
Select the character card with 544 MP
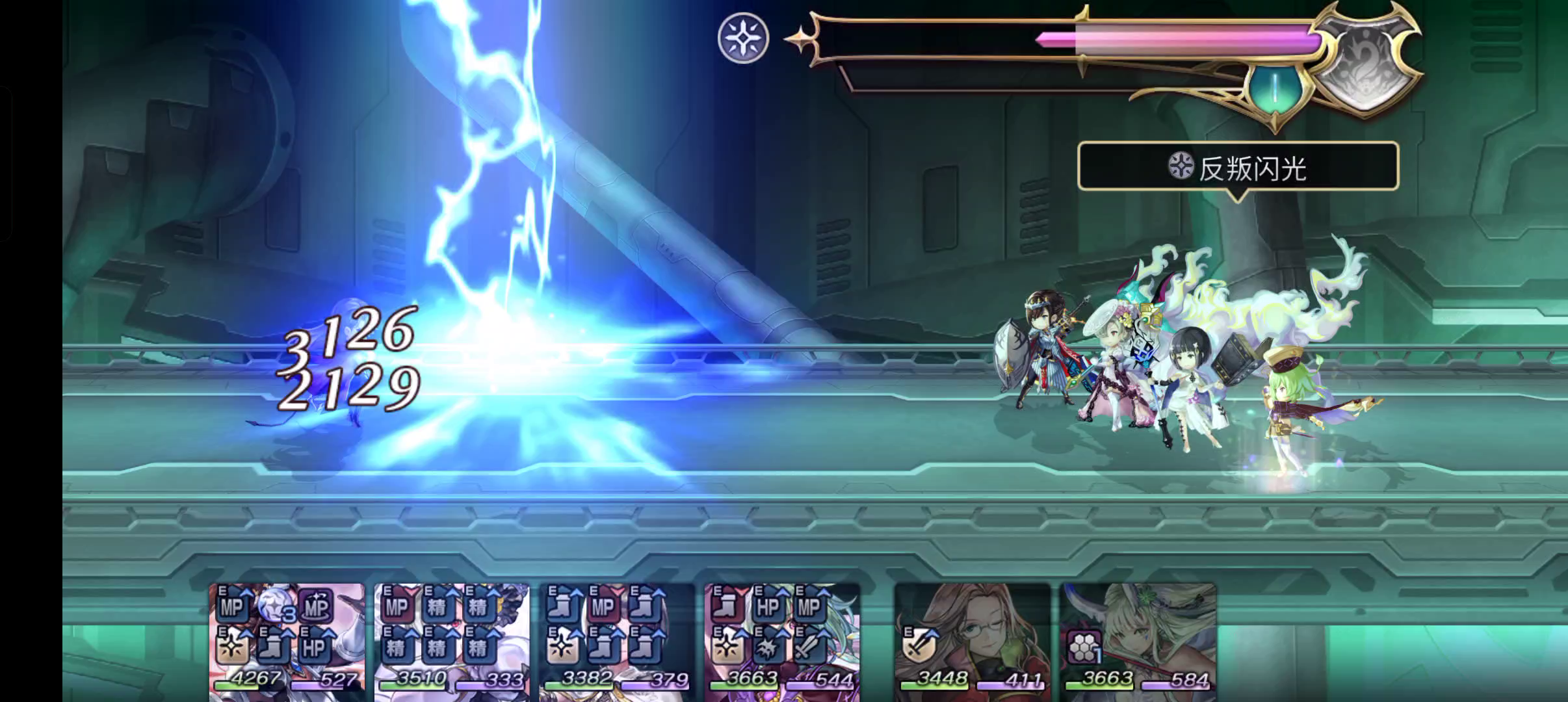tap(782, 641)
